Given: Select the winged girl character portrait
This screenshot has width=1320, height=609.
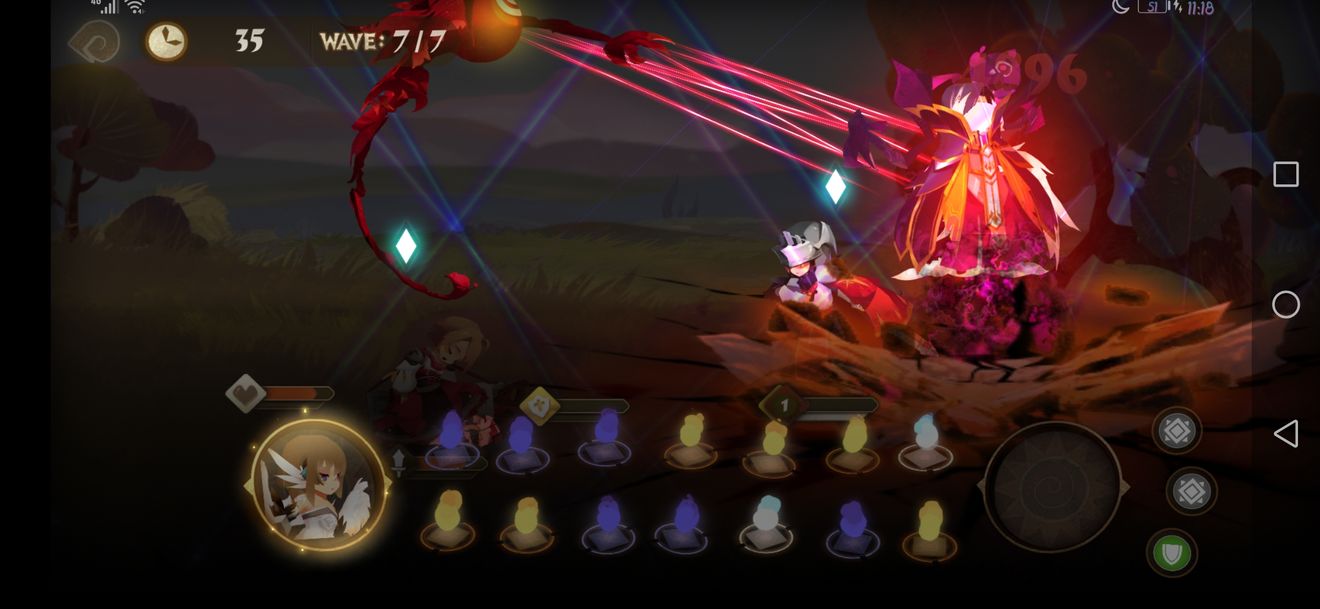Looking at the screenshot, I should point(318,485).
